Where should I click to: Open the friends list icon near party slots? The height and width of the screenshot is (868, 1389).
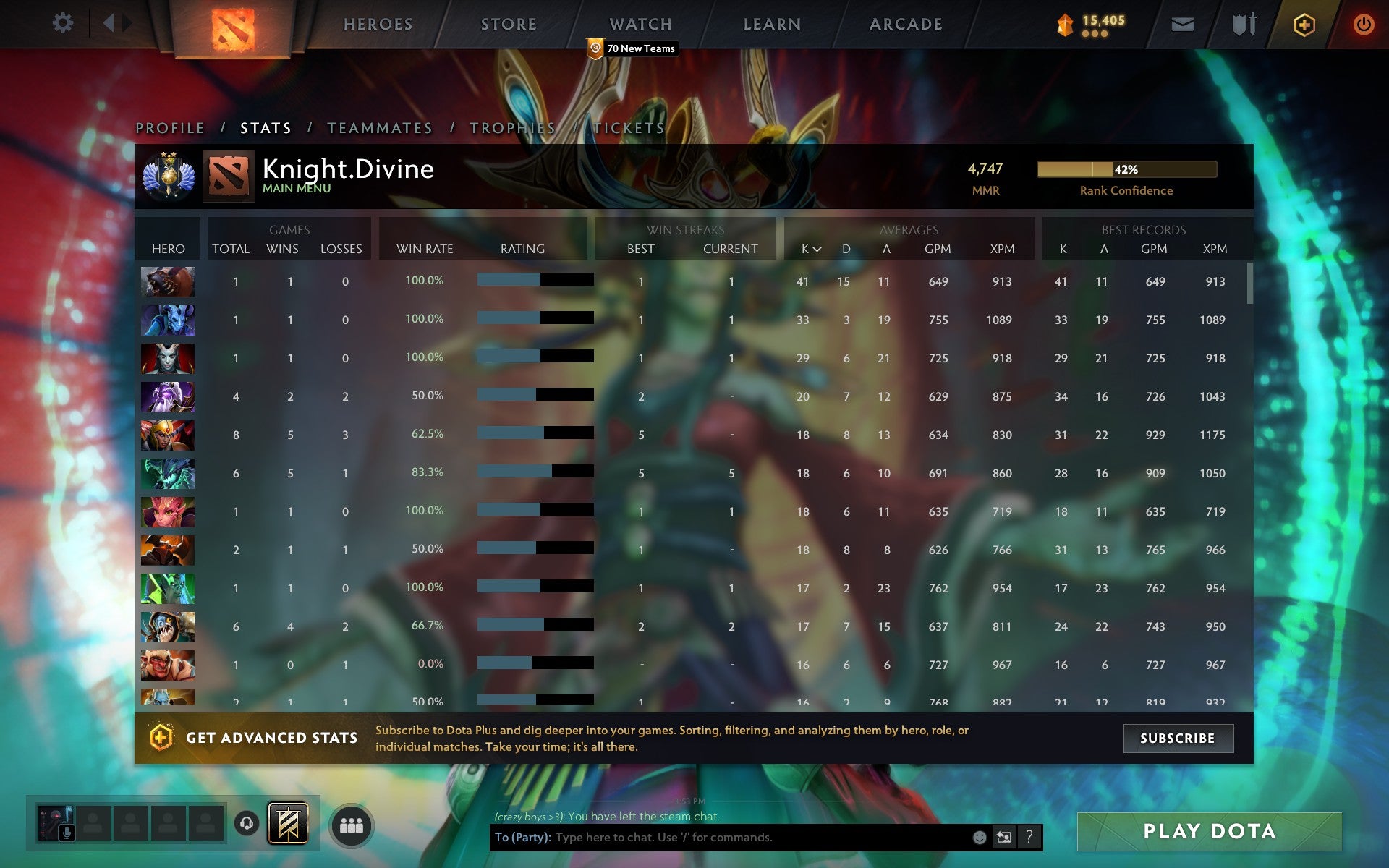coord(352,825)
